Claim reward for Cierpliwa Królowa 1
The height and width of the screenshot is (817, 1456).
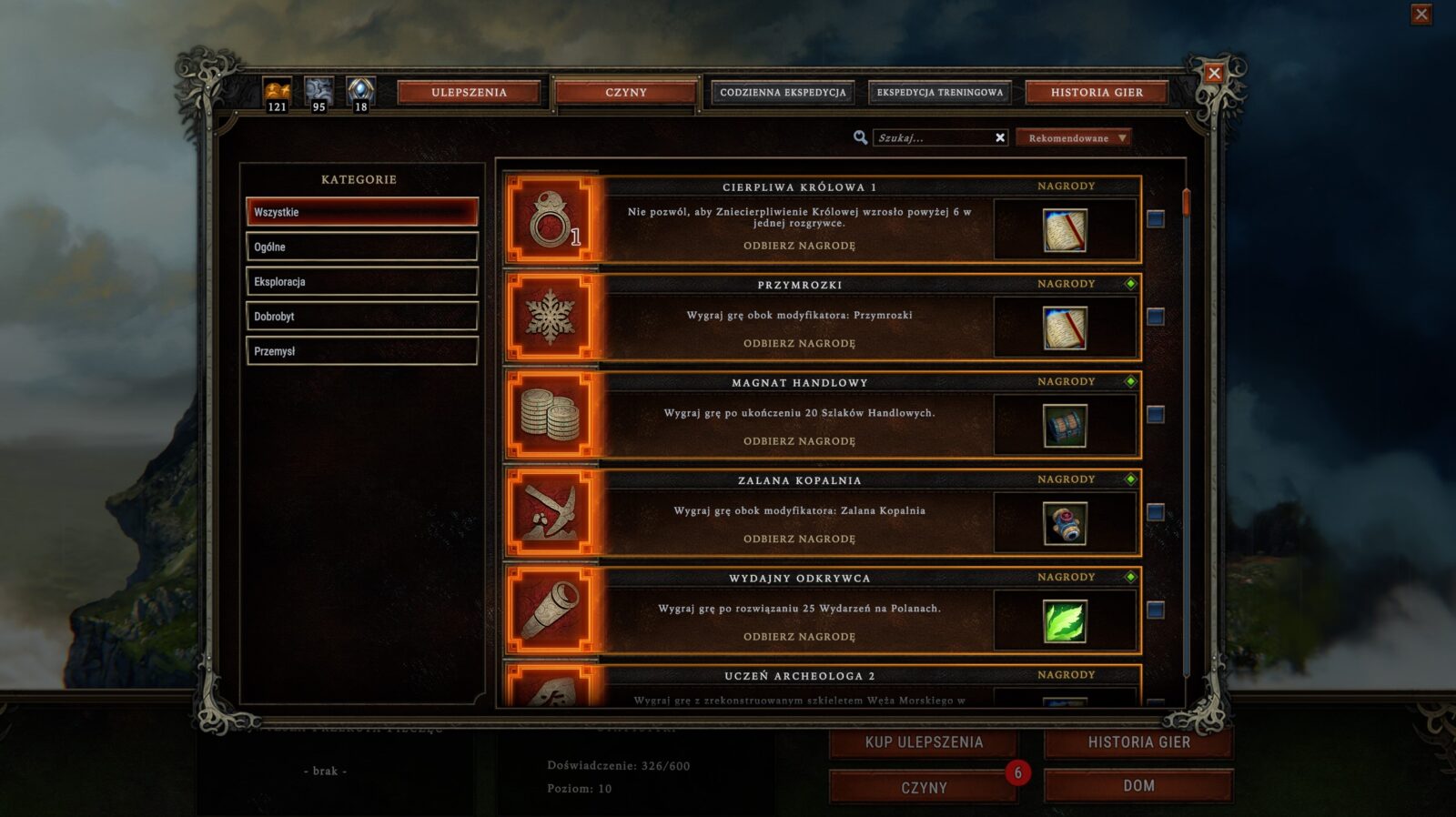[799, 246]
